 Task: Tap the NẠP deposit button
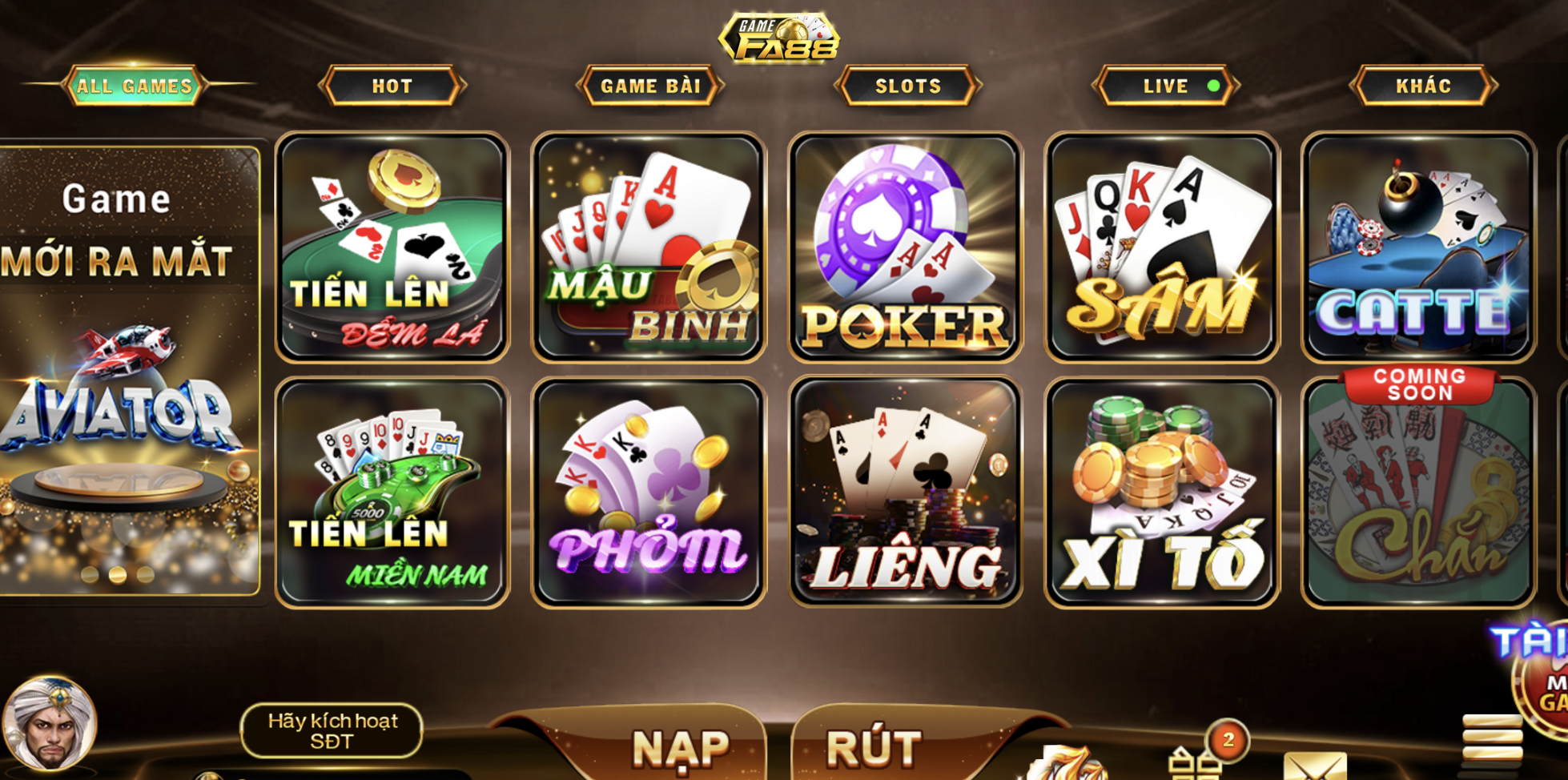(x=681, y=746)
